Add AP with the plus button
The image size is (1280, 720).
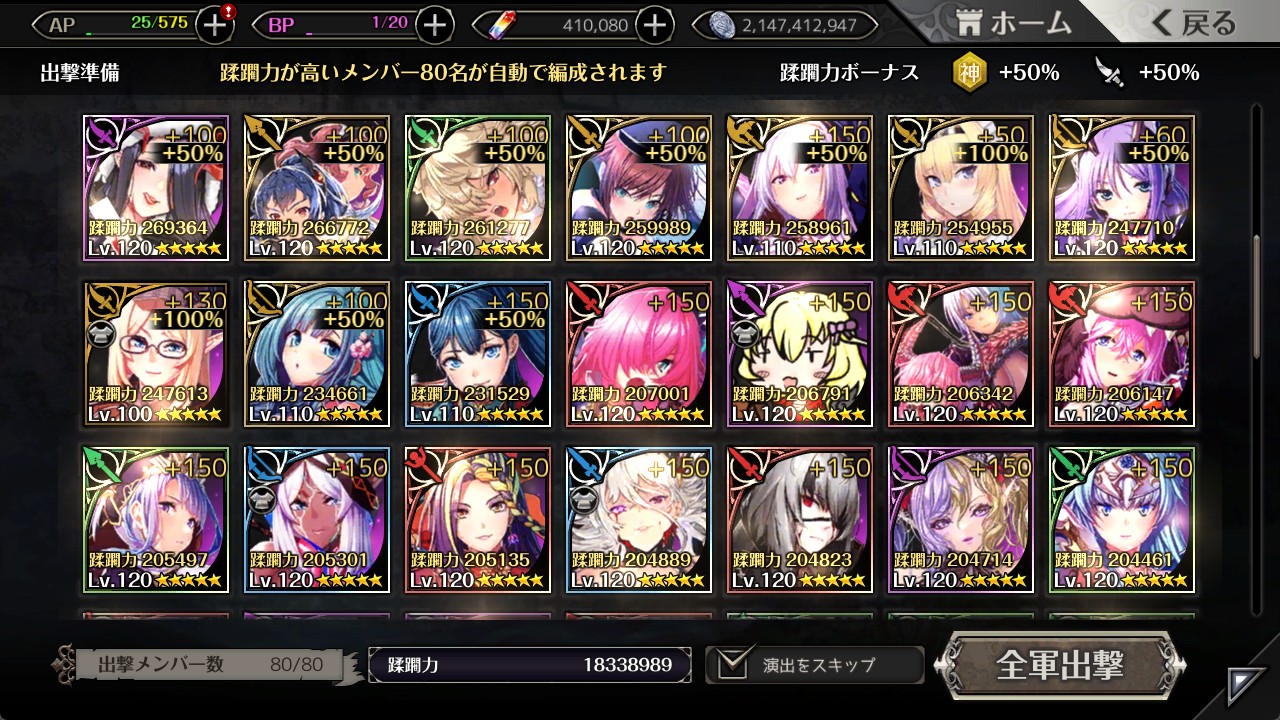[215, 25]
